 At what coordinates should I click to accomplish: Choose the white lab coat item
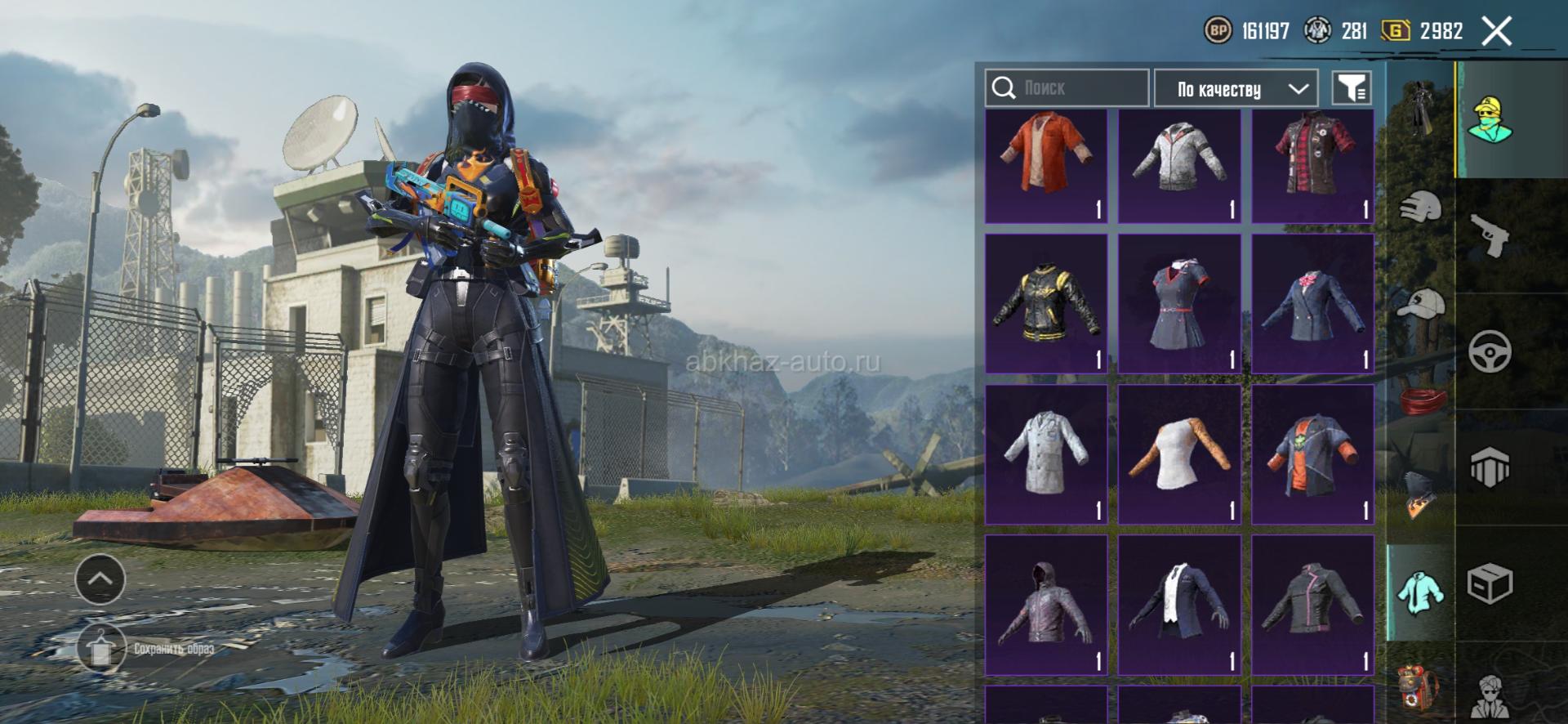tap(1046, 454)
